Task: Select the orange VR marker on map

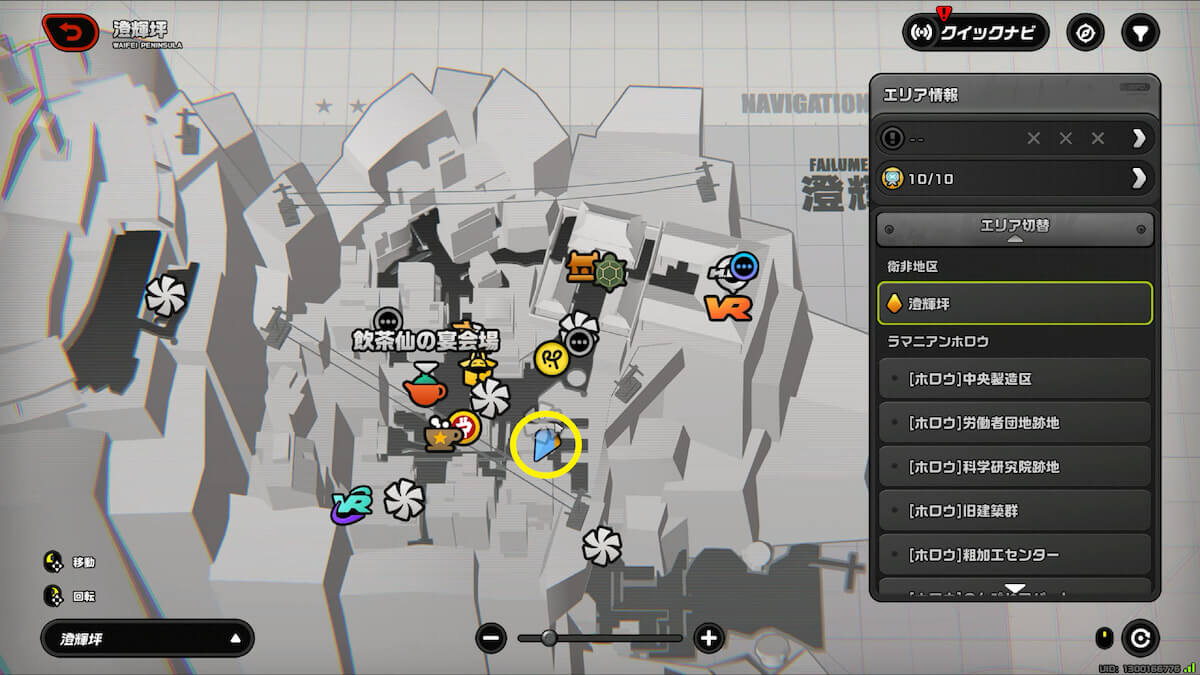Action: [728, 307]
